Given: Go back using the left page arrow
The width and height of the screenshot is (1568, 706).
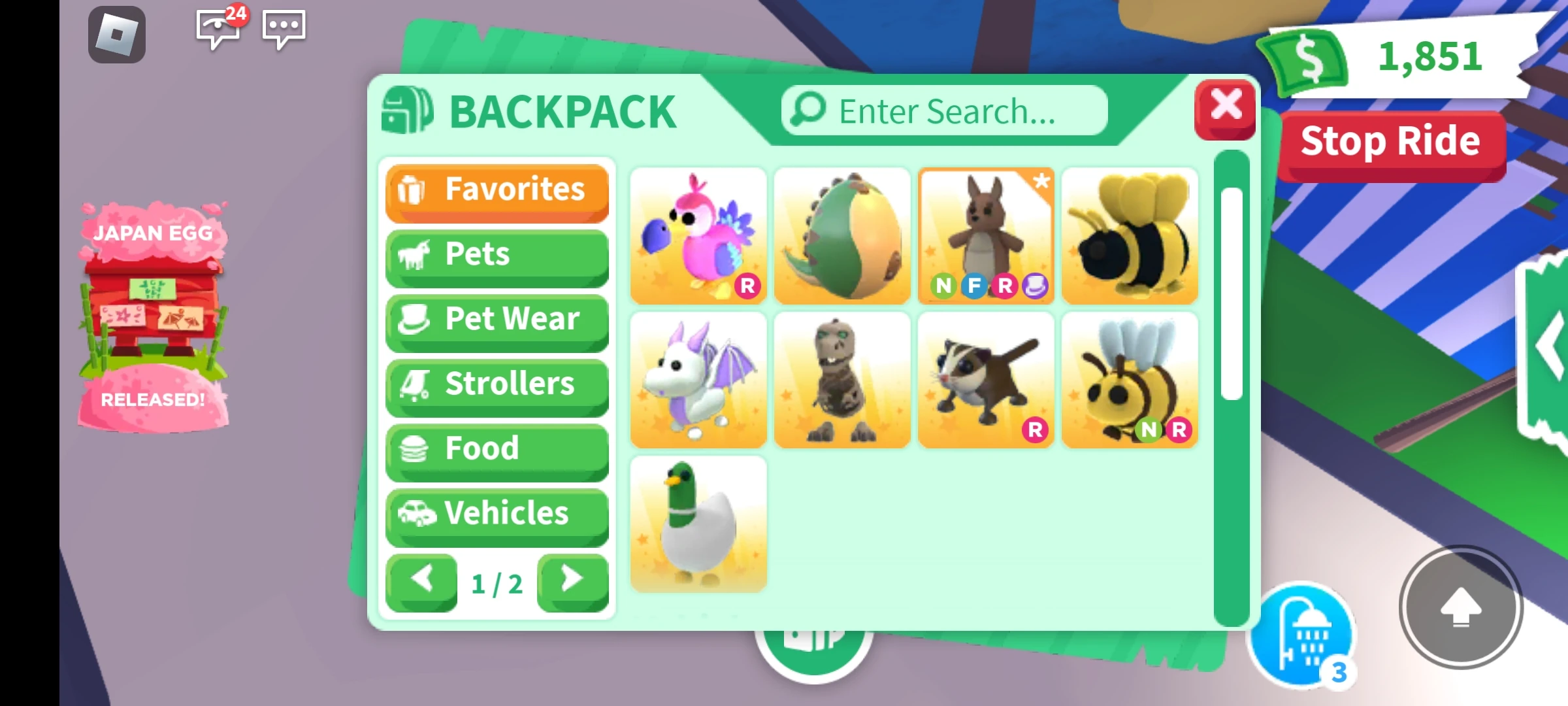Looking at the screenshot, I should [421, 579].
